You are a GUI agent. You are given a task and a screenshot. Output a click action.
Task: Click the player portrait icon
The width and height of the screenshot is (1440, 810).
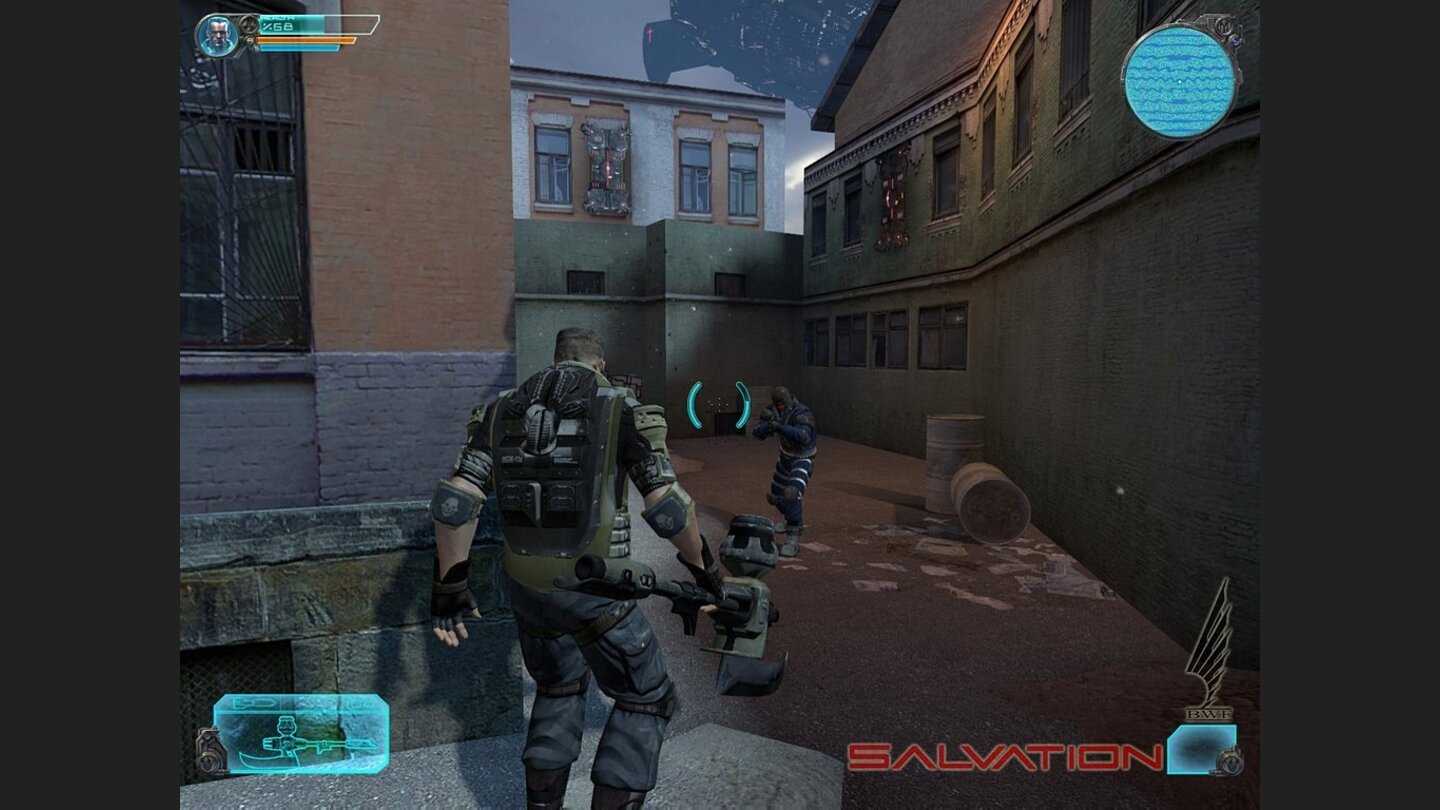(x=216, y=36)
